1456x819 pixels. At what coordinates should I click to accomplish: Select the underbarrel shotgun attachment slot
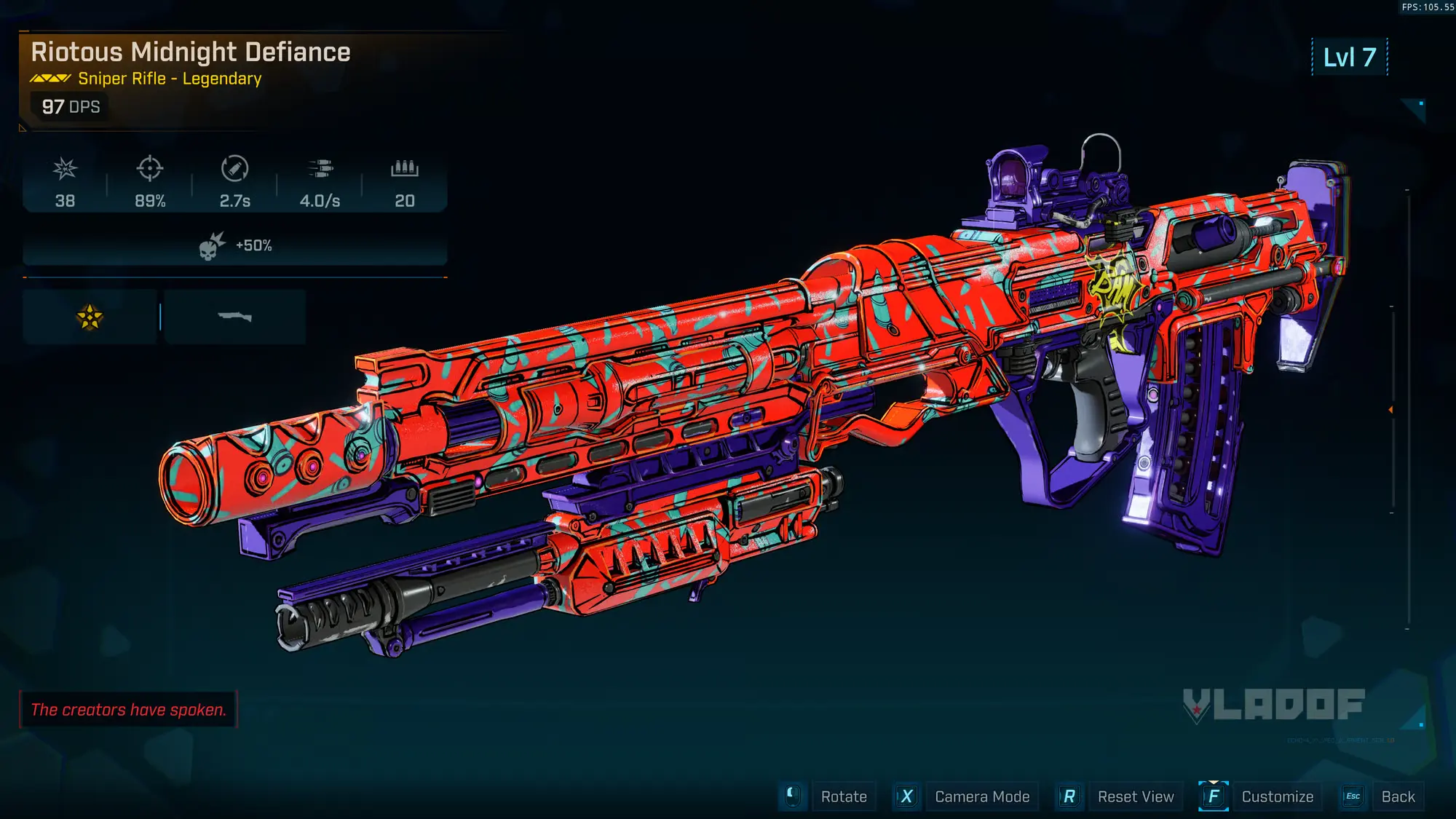[x=234, y=317]
